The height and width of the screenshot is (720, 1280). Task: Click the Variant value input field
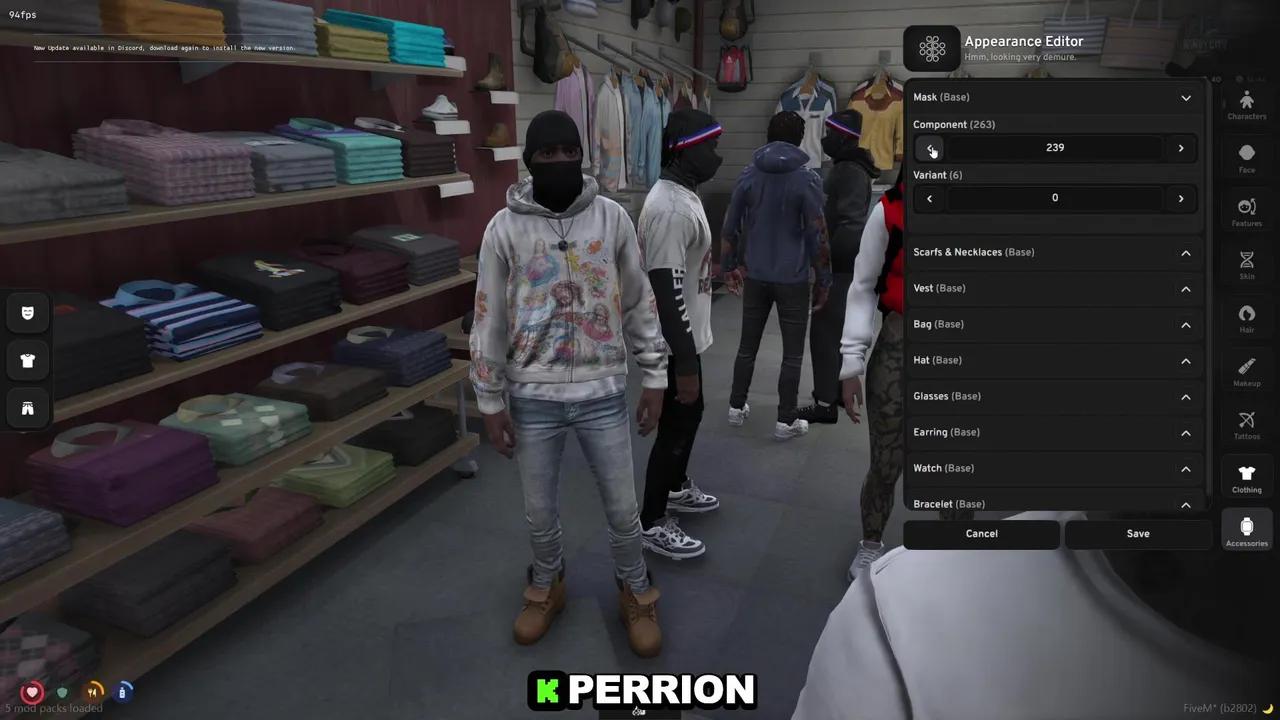point(1055,198)
